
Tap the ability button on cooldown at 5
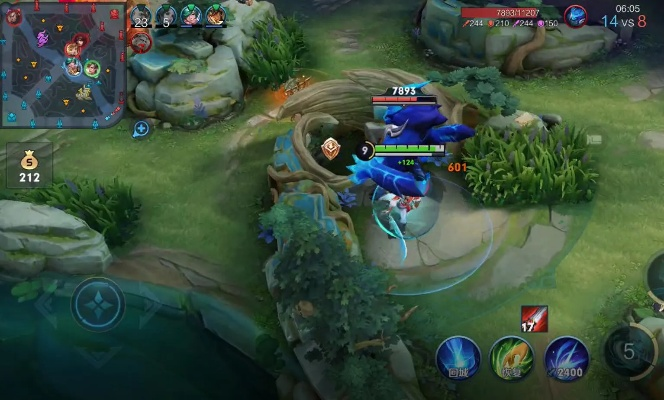coord(630,350)
